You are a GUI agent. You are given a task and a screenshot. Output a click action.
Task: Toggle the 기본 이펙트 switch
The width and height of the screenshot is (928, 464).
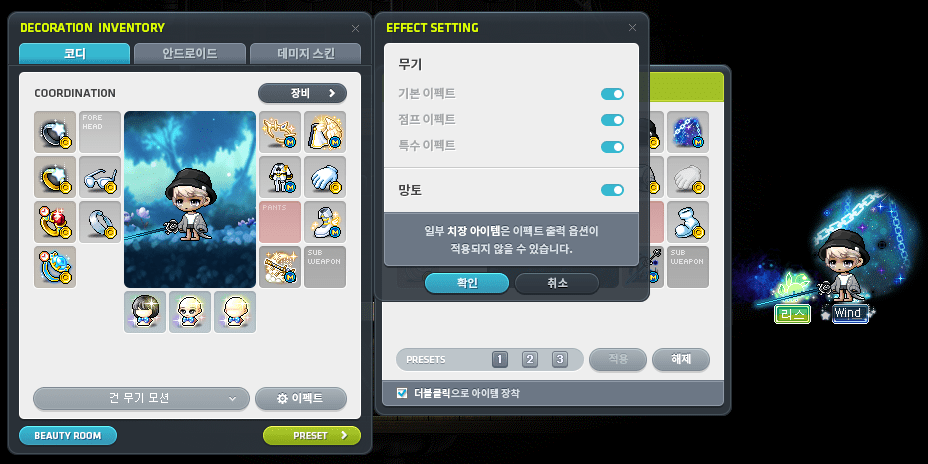[612, 94]
